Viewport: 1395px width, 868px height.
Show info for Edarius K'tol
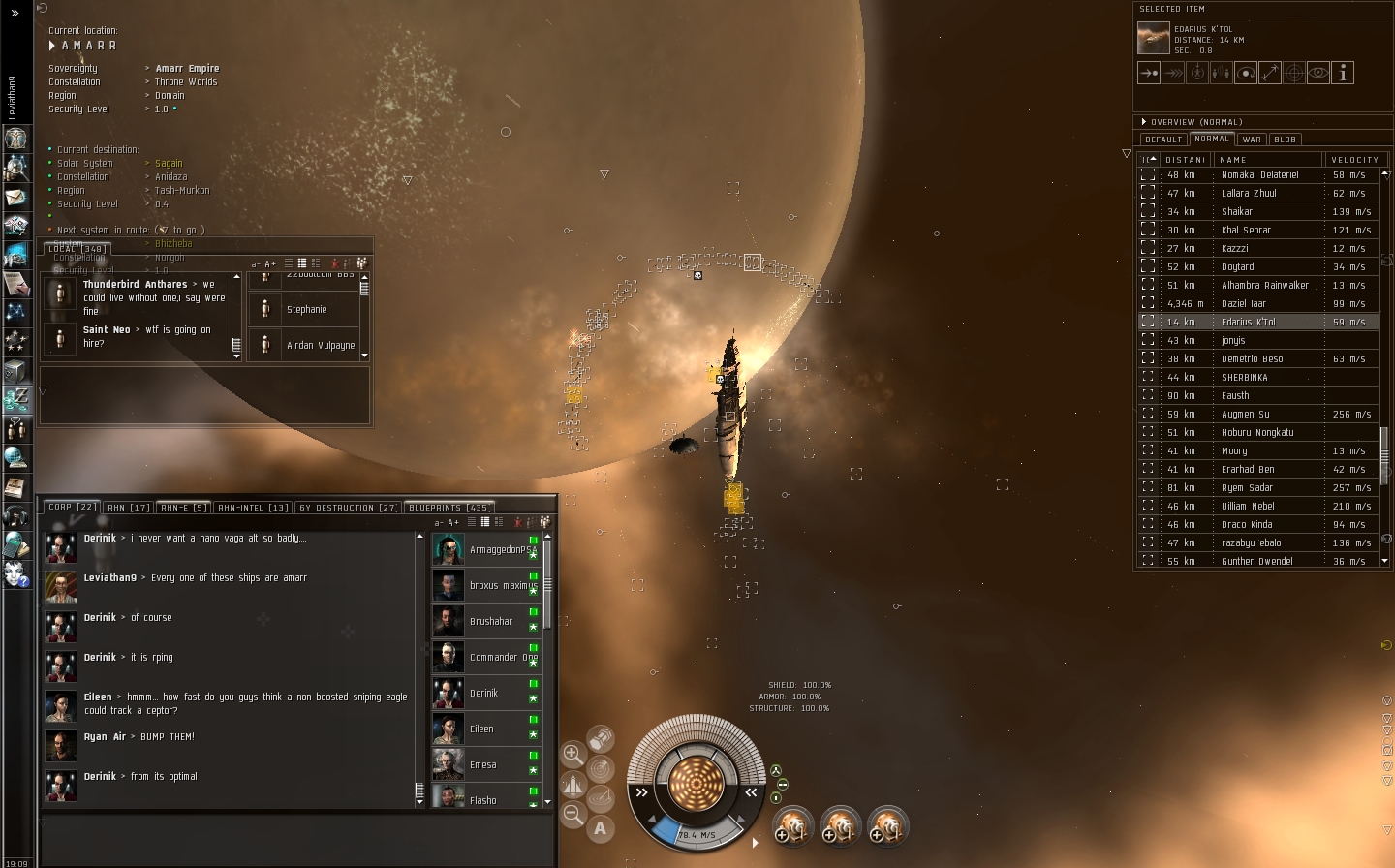pos(1343,73)
